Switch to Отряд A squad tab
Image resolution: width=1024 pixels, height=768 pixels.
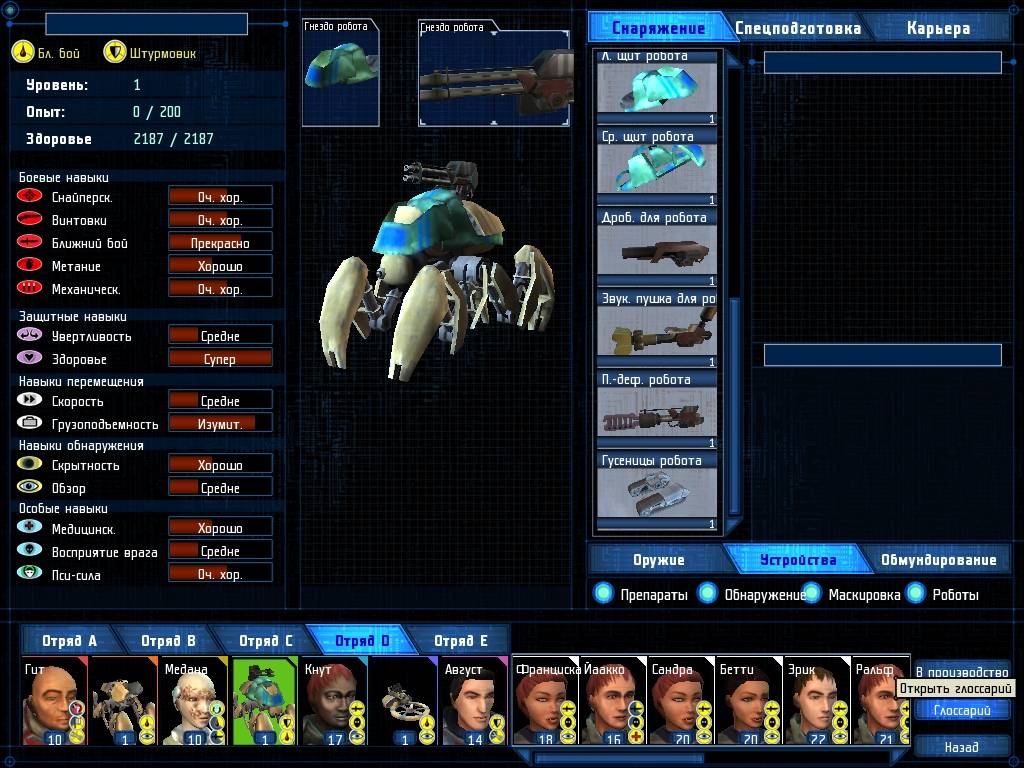click(x=69, y=641)
